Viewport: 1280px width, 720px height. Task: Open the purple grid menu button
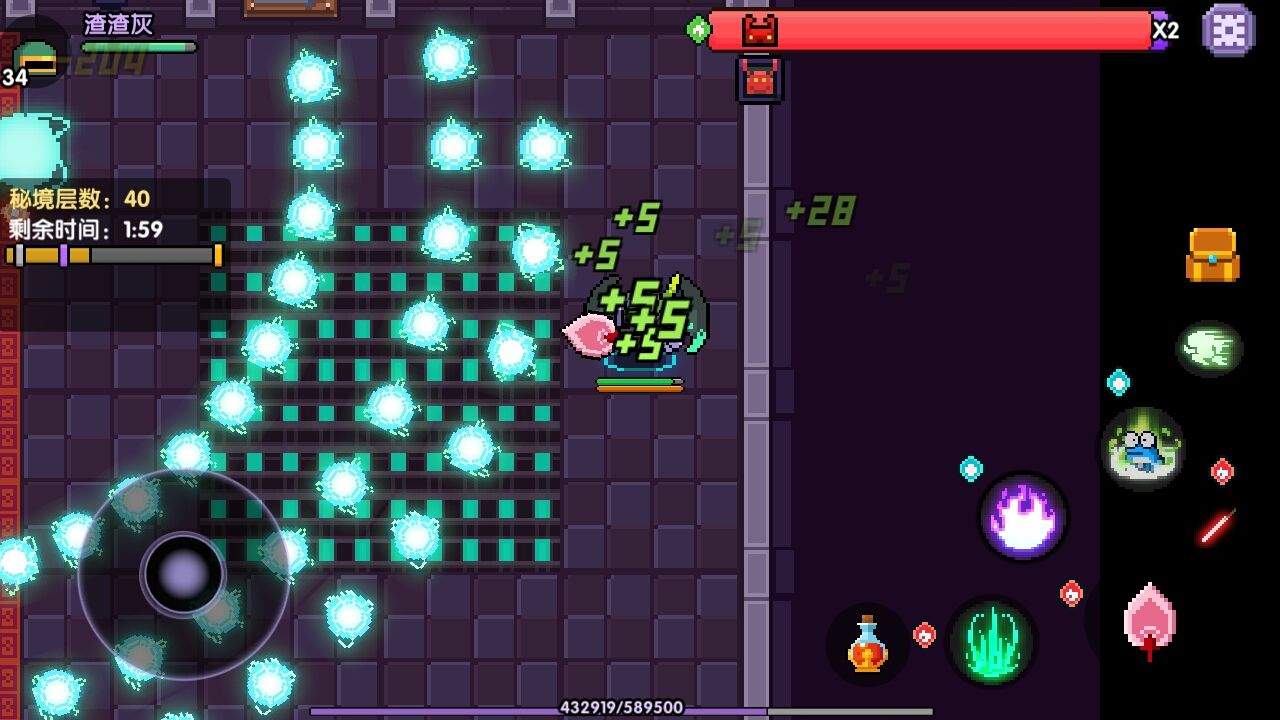pyautogui.click(x=1228, y=30)
